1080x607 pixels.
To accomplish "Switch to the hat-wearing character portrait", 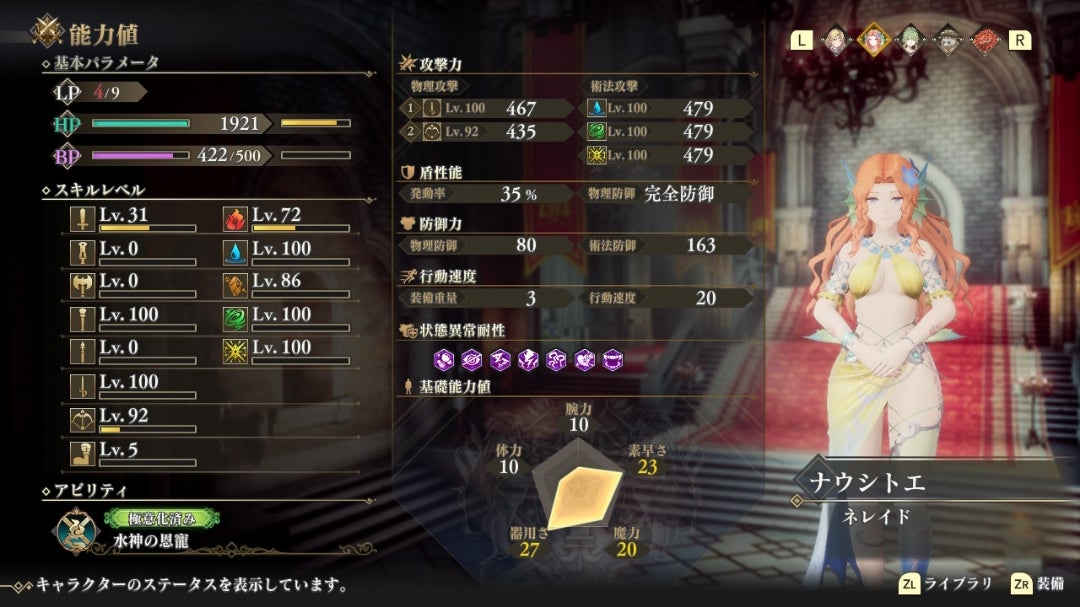I will pyautogui.click(x=948, y=40).
